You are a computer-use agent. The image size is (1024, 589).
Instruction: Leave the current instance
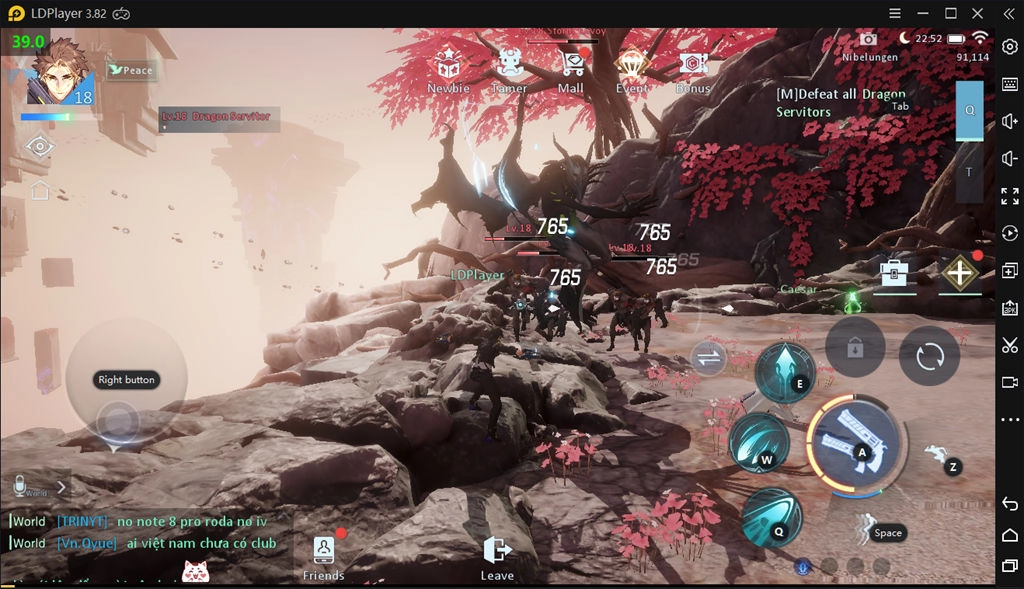coord(497,556)
